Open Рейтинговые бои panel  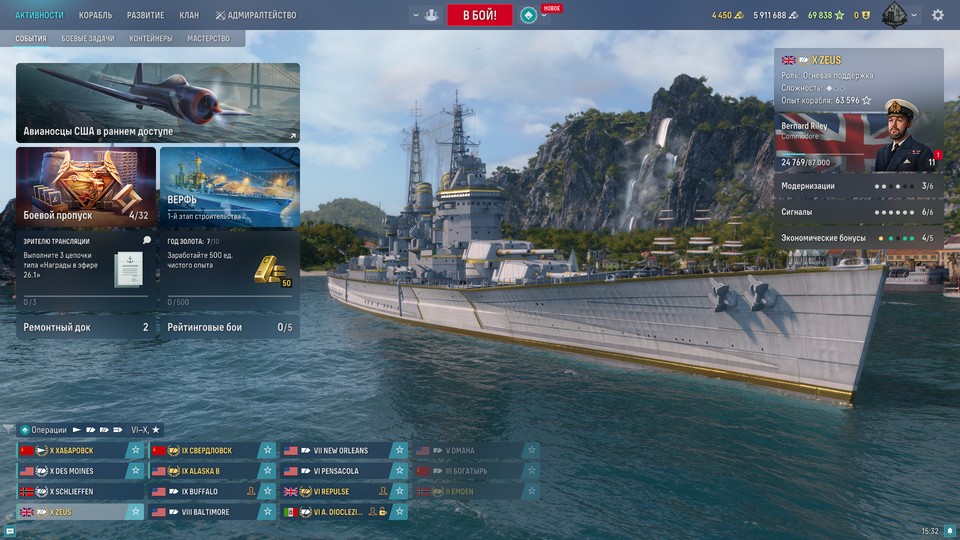click(229, 327)
